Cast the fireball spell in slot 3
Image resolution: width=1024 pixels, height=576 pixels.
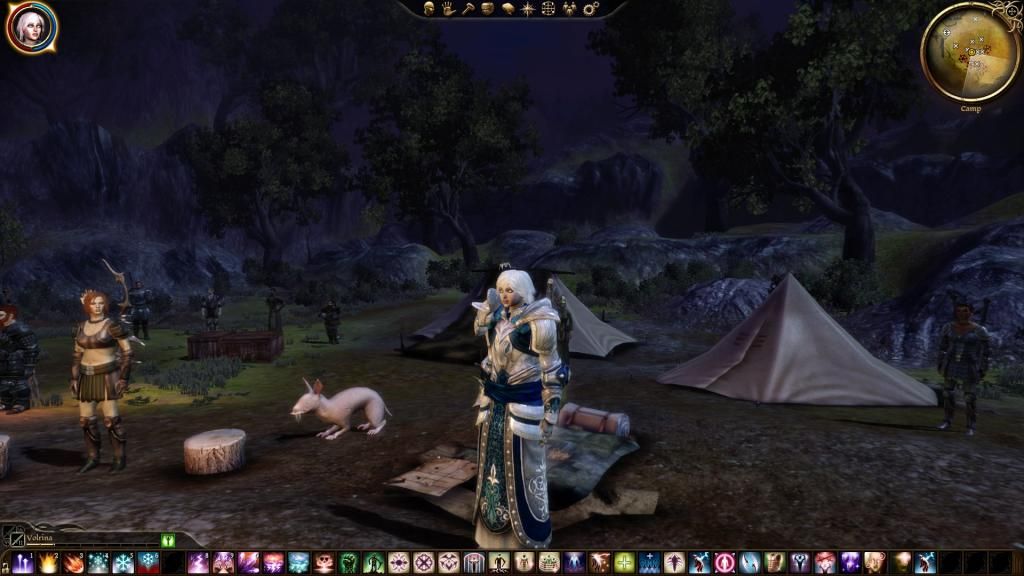click(73, 563)
